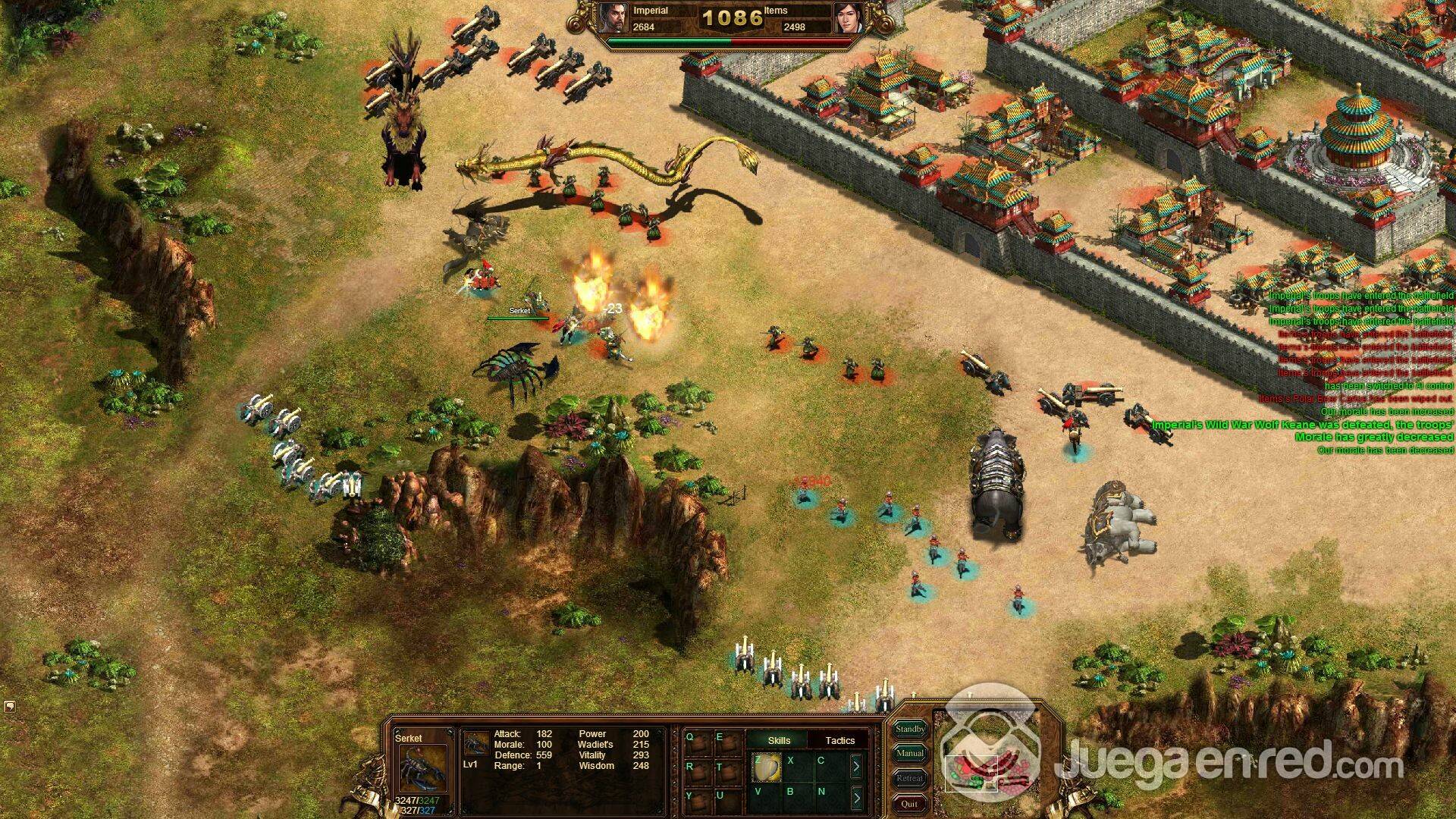Toggle the Manual control button

point(910,753)
